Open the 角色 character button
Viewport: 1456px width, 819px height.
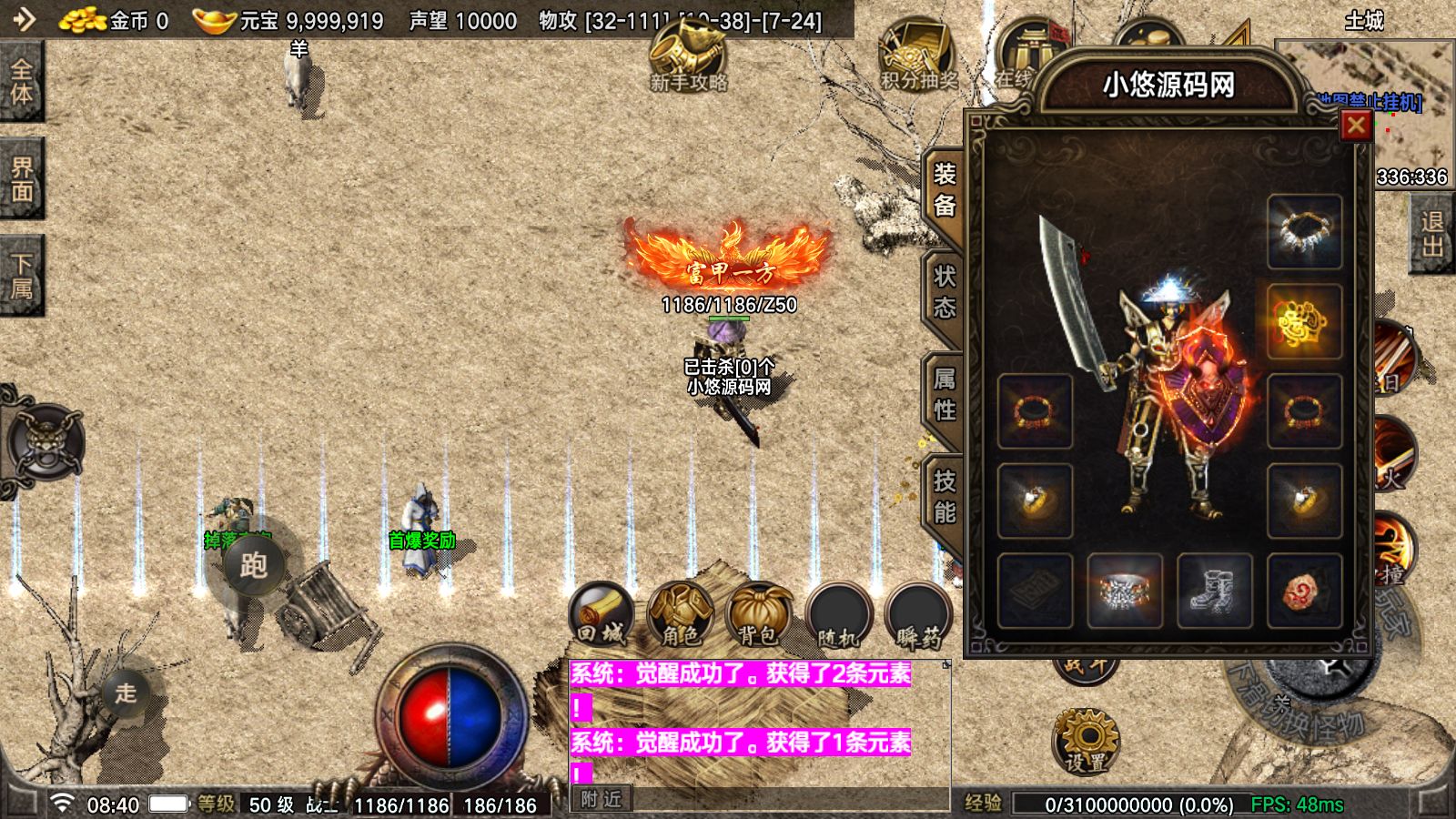click(680, 614)
